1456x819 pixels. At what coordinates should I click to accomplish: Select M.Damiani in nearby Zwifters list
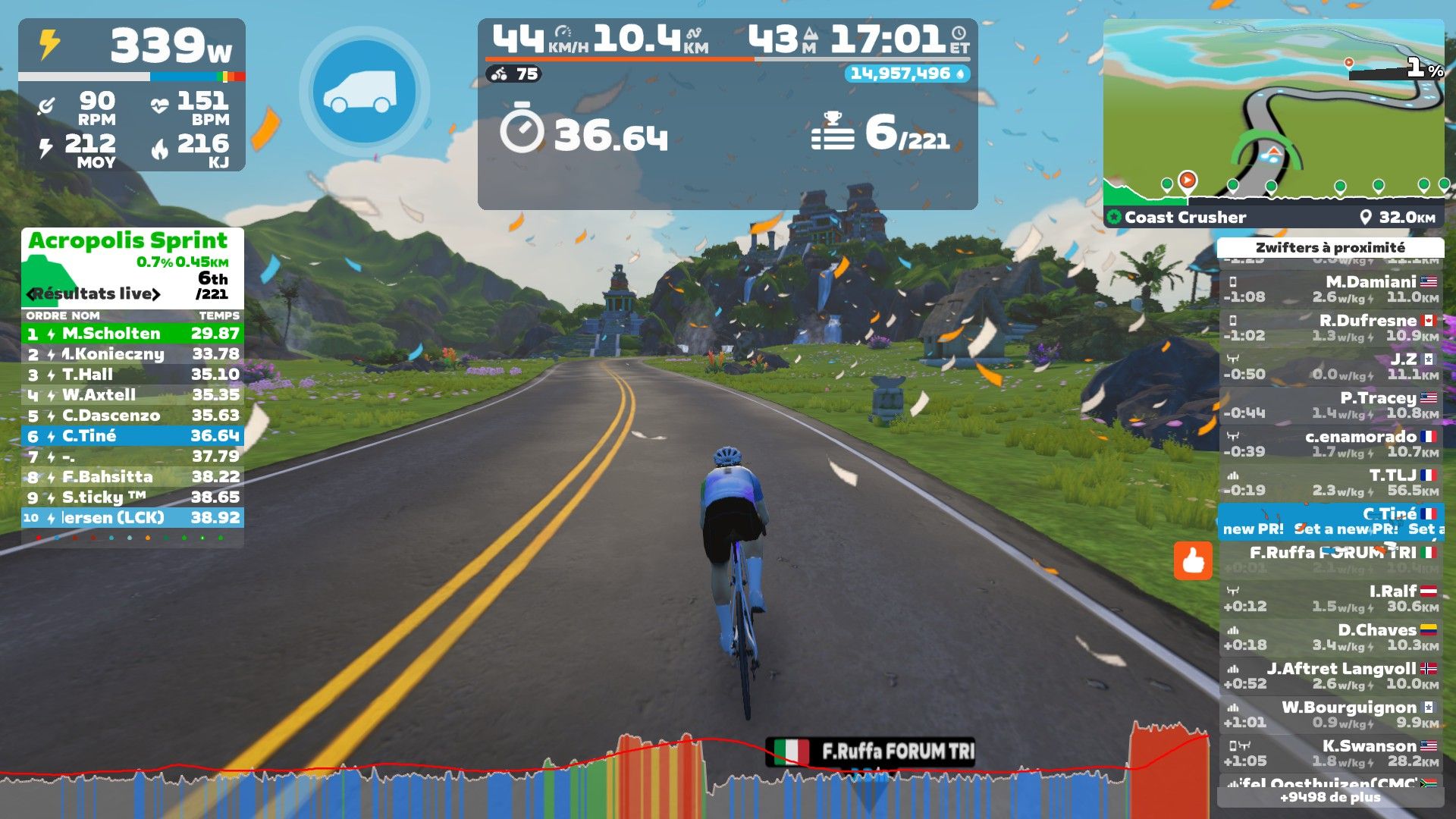pyautogui.click(x=1330, y=289)
